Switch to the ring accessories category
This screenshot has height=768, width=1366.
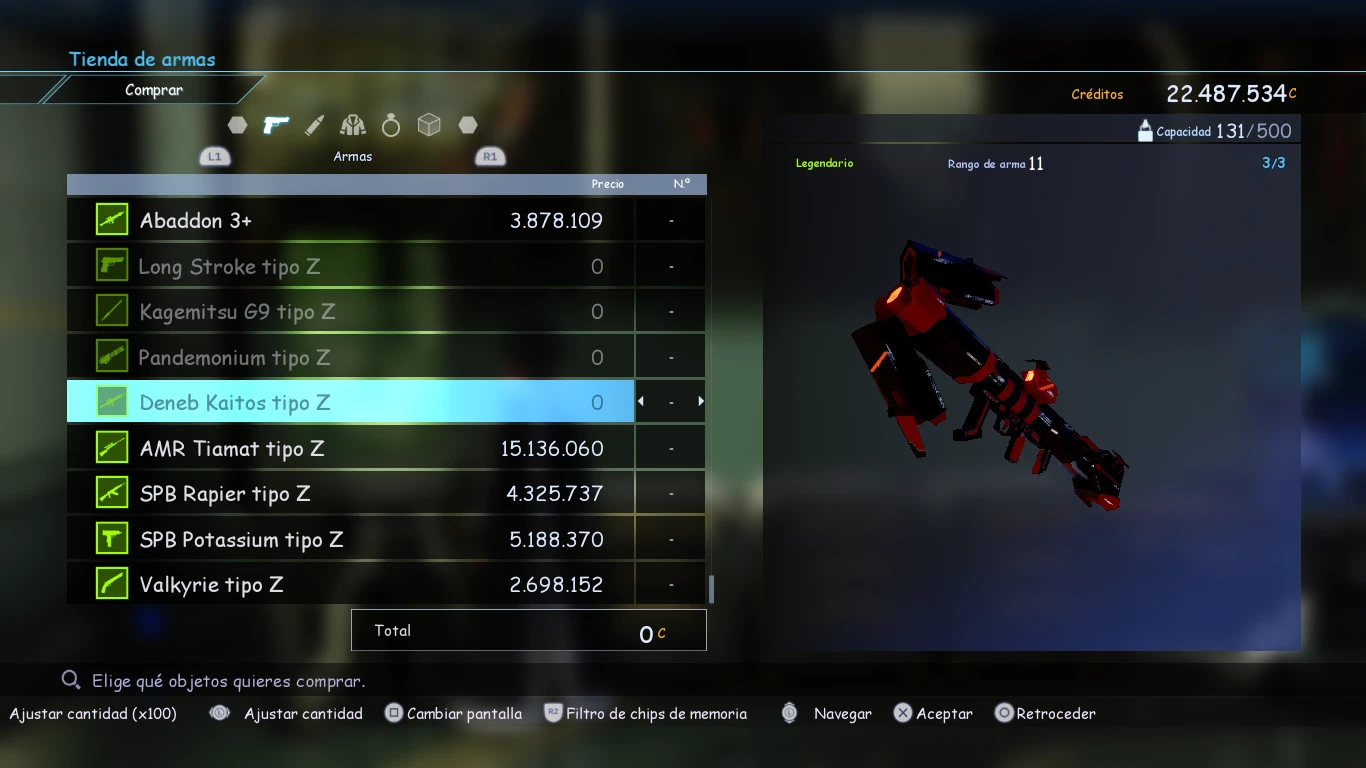(x=391, y=125)
